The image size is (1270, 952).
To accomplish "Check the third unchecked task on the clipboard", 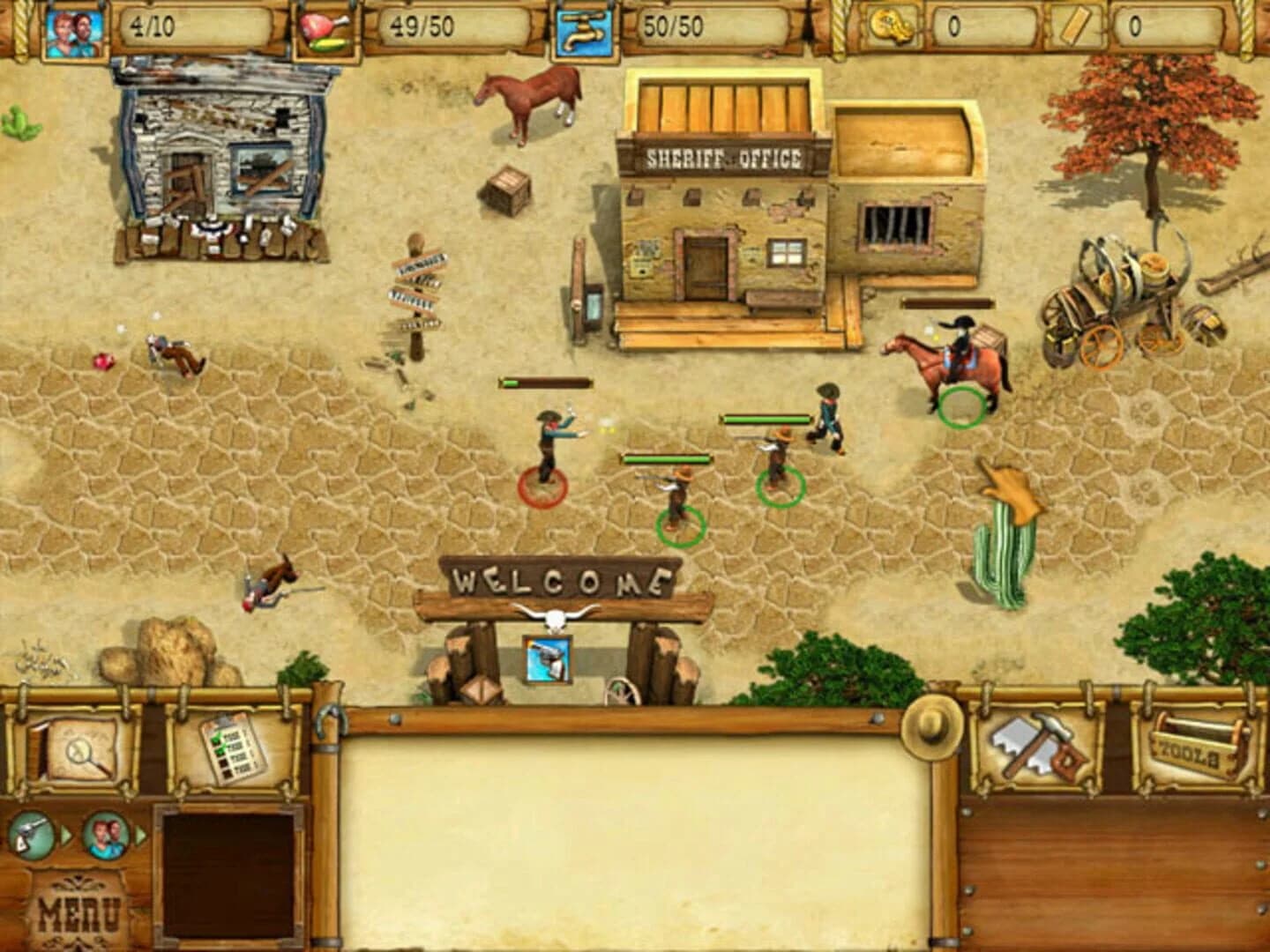I will pyautogui.click(x=223, y=764).
